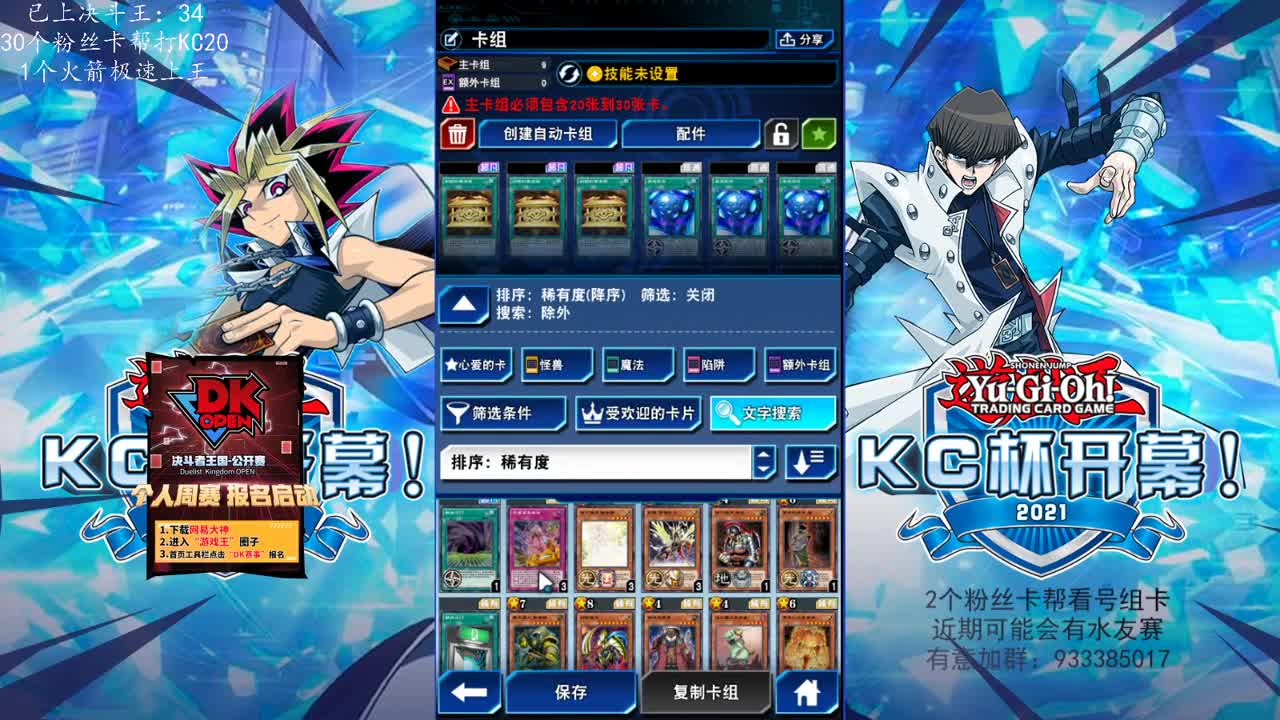
Task: Toggle the green star favorite marker
Action: pos(818,135)
